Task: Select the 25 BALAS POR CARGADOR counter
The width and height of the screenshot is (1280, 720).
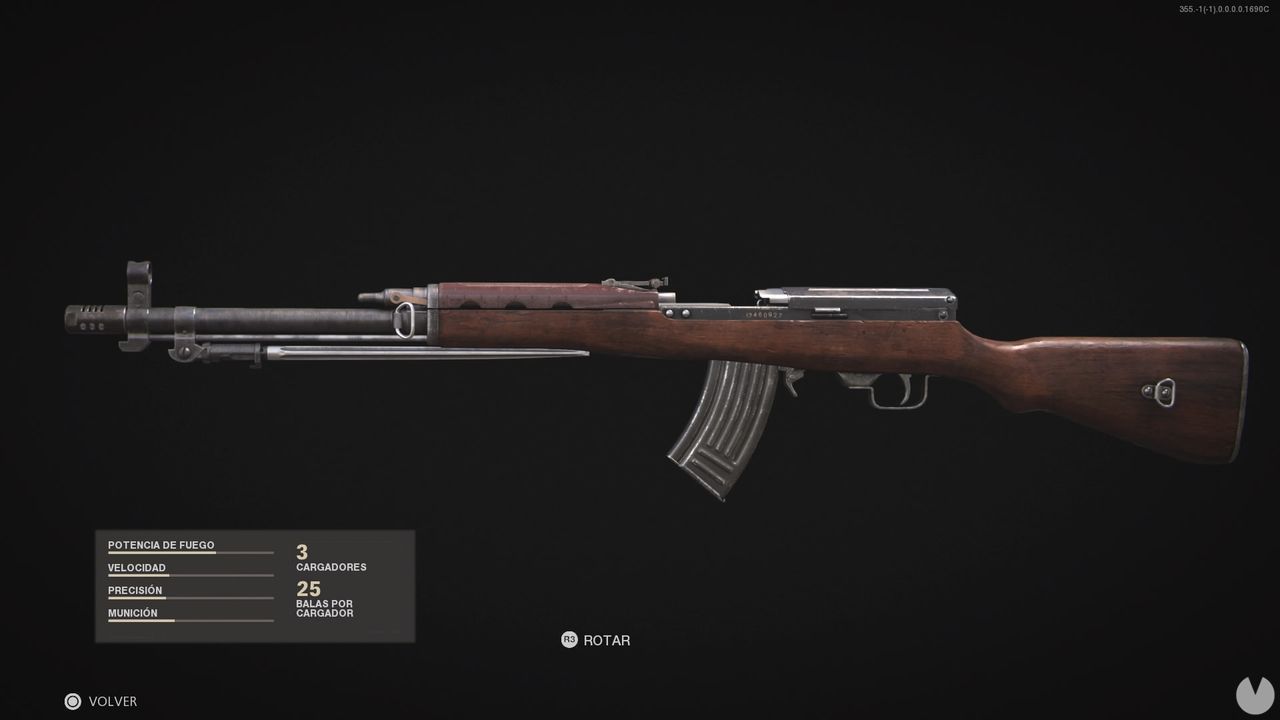Action: pyautogui.click(x=325, y=598)
